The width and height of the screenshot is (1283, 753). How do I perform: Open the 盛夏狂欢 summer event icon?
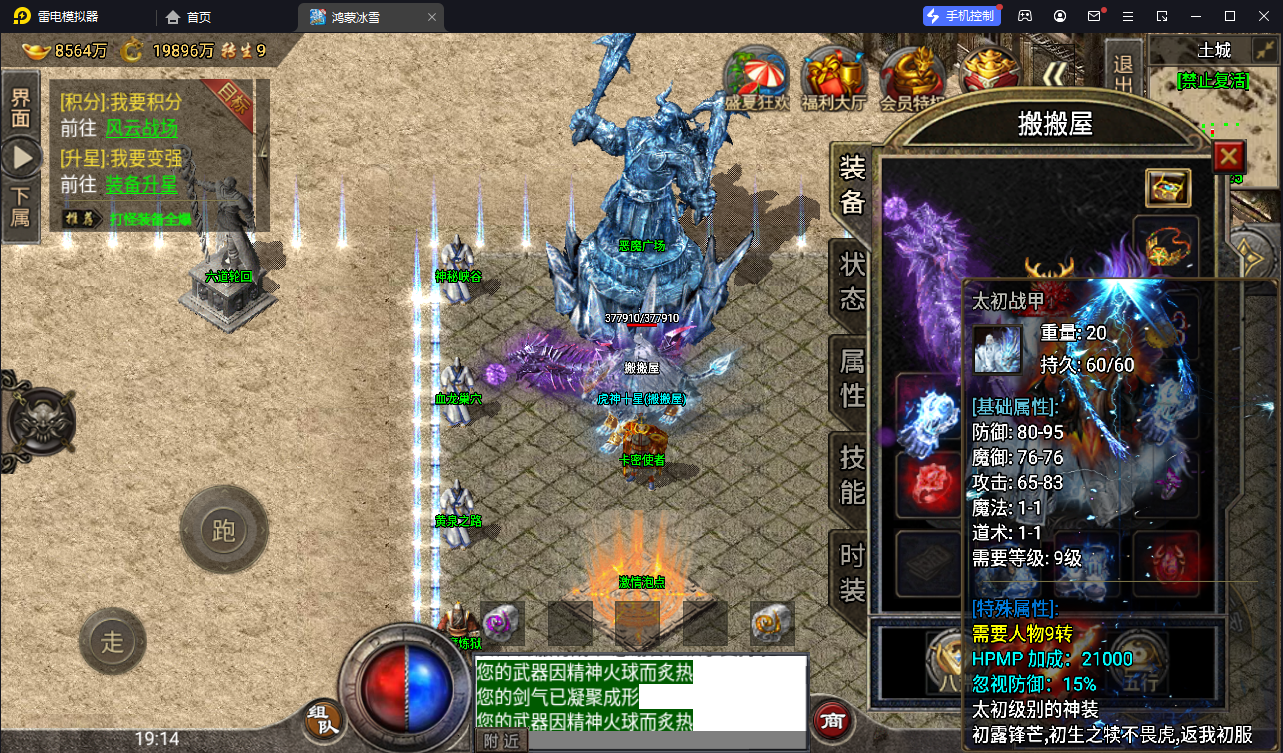point(757,78)
